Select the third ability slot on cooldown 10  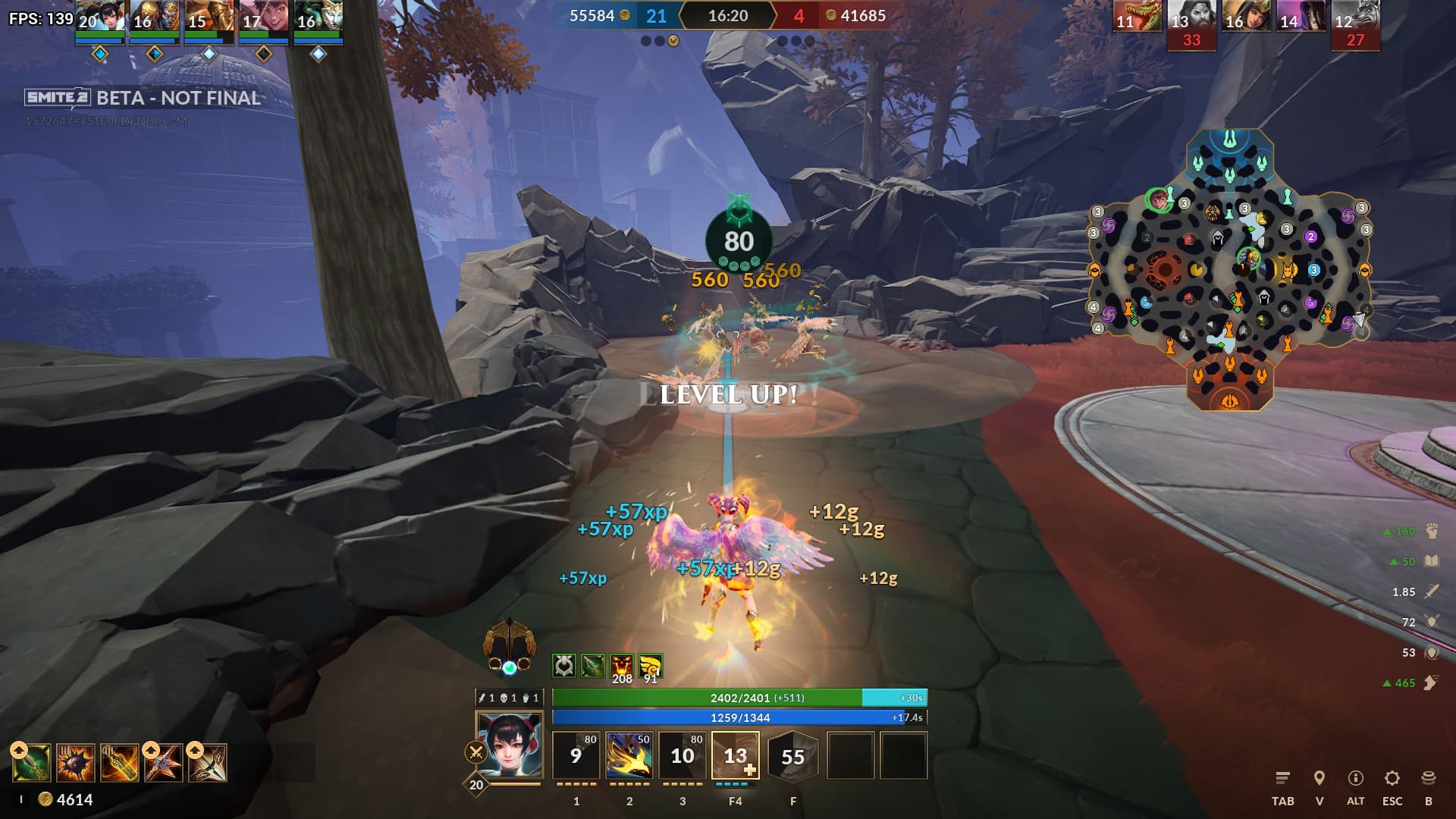(682, 755)
